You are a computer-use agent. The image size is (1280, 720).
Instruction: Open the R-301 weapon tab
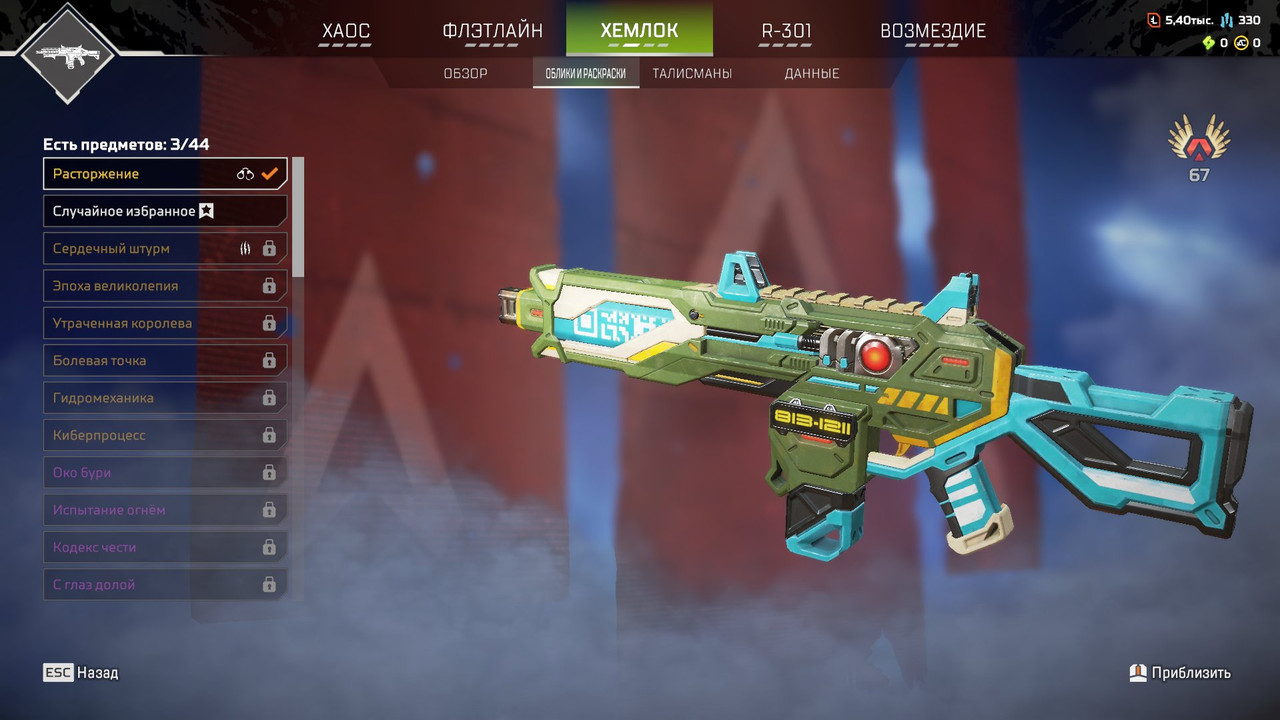786,31
